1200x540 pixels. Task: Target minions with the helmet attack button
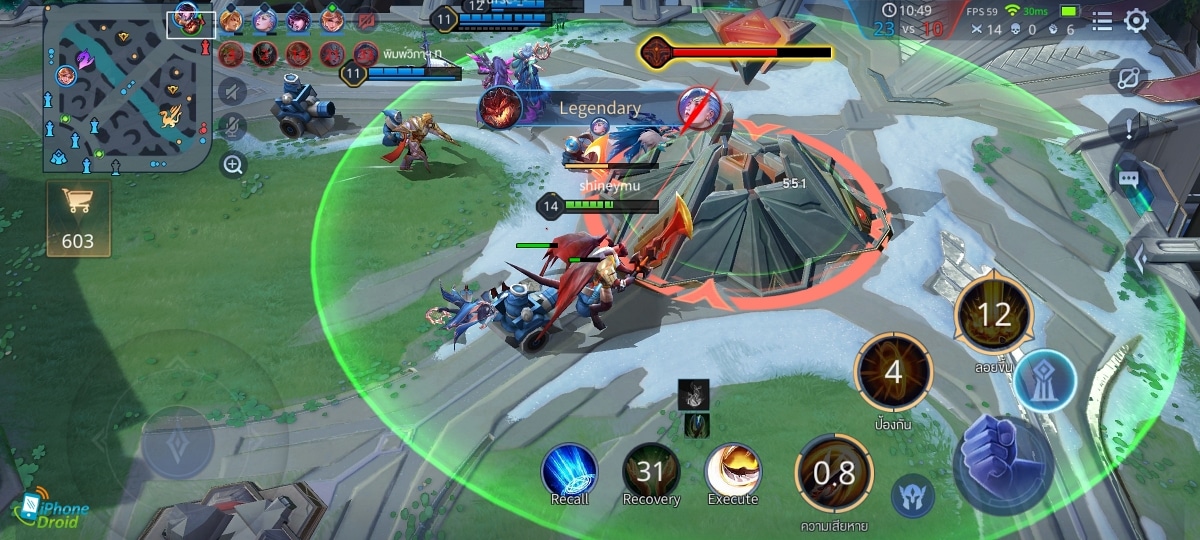point(913,495)
